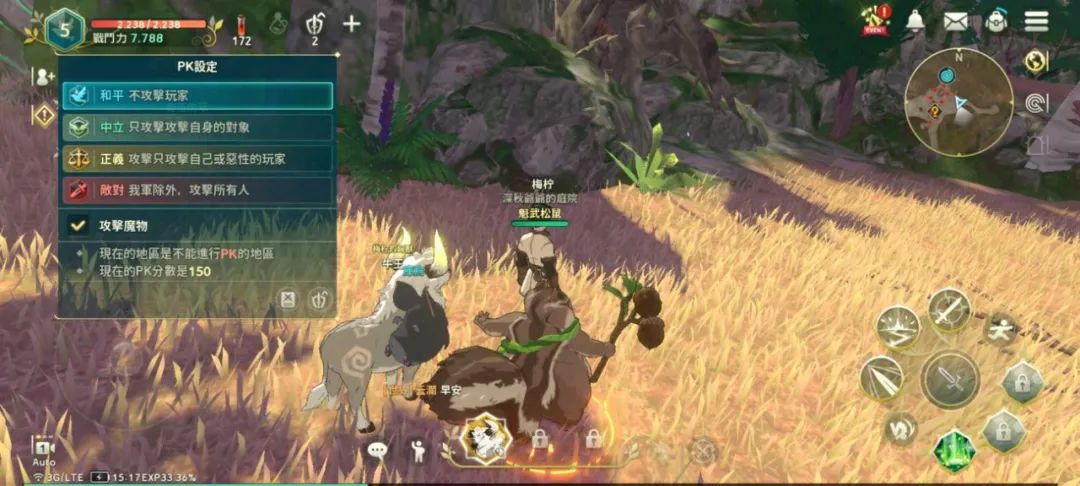Viewport: 1080px width, 486px height.
Task: Choose the 中立 neutral PK mode
Action: coord(196,127)
